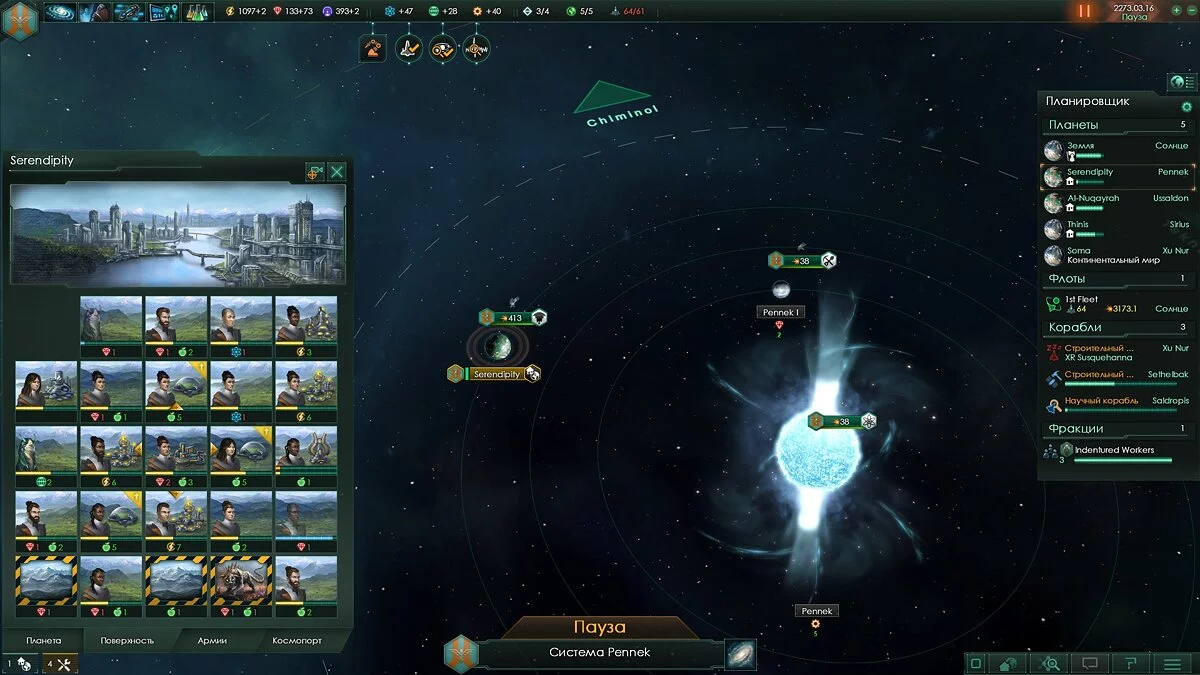Select the tile blocker with alien beast

[x=242, y=582]
